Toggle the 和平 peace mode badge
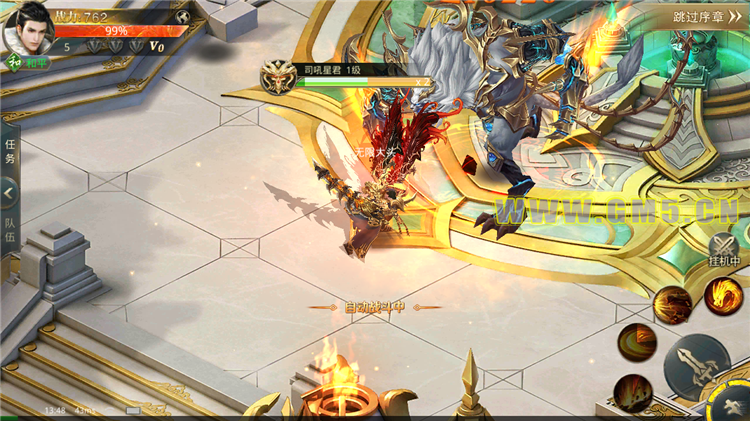 pyautogui.click(x=16, y=62)
